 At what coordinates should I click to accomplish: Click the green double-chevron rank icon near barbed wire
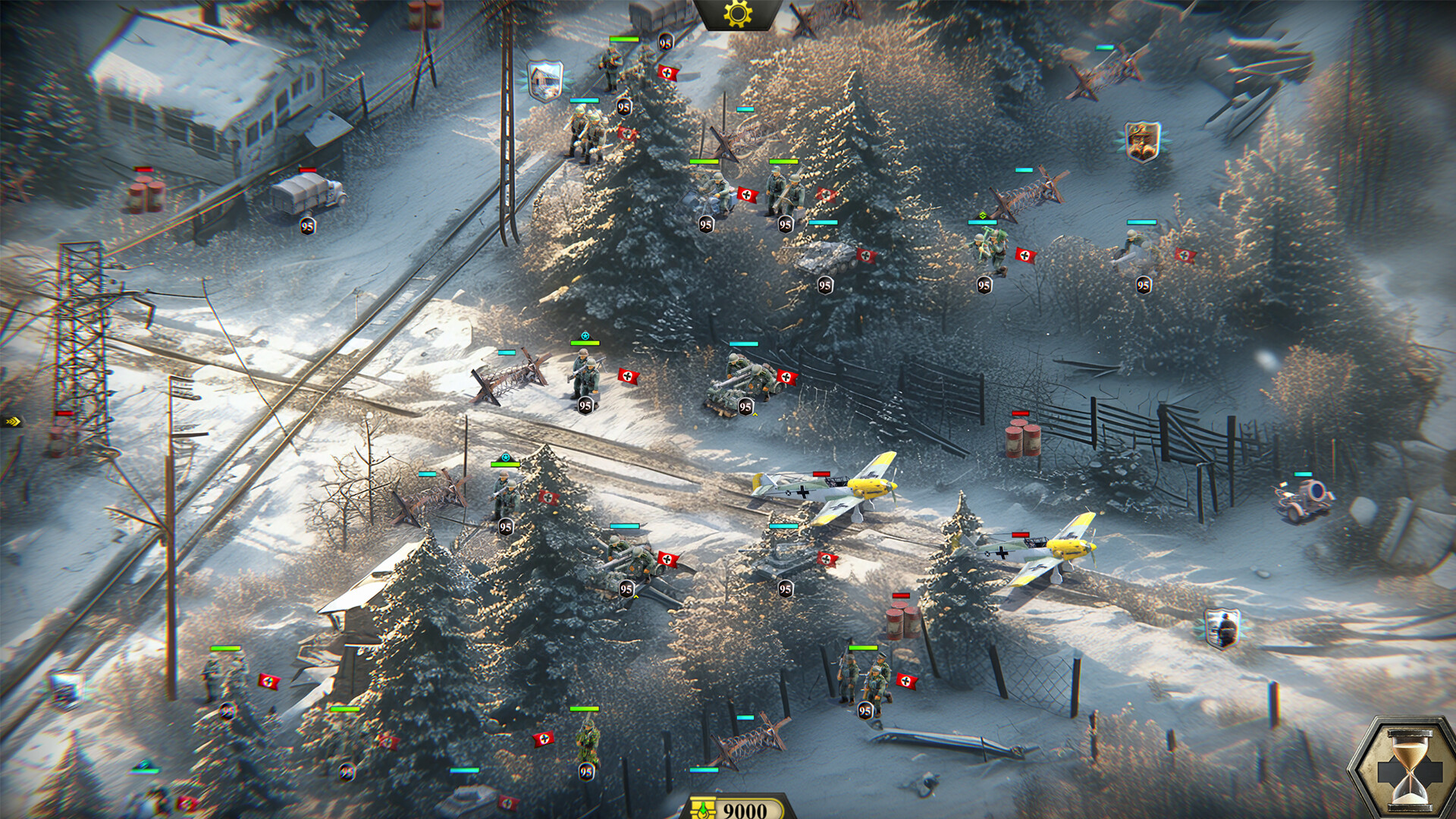[x=984, y=215]
